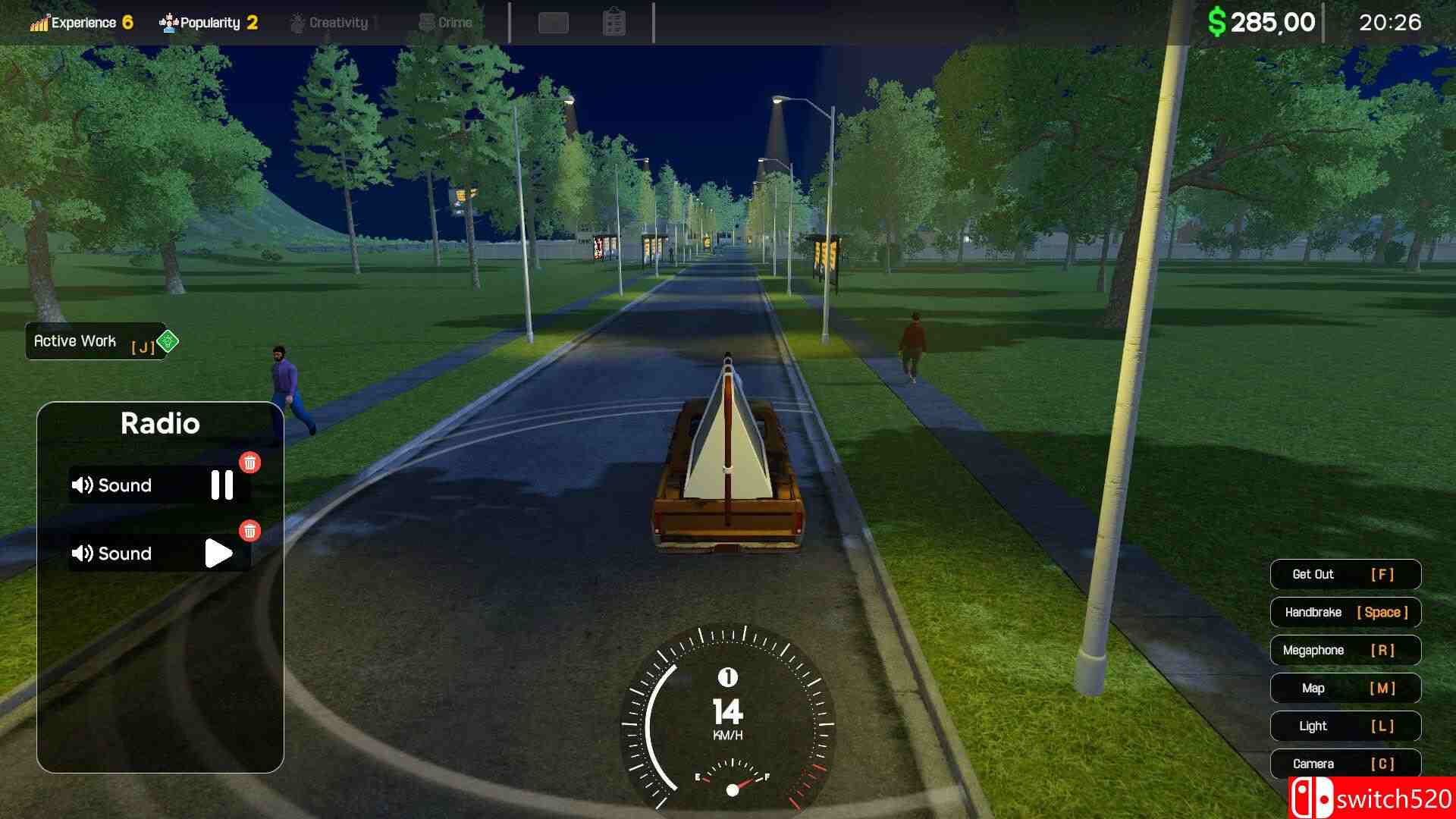
Task: Switch the Camera view
Action: pos(1345,764)
